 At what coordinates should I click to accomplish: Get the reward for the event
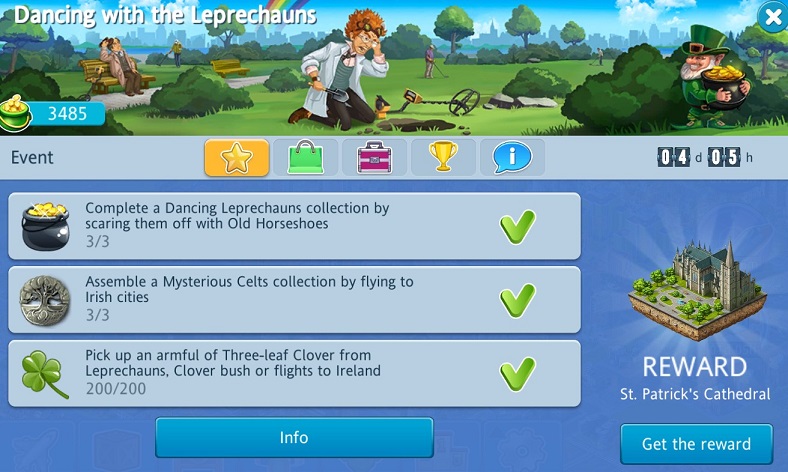pos(697,444)
